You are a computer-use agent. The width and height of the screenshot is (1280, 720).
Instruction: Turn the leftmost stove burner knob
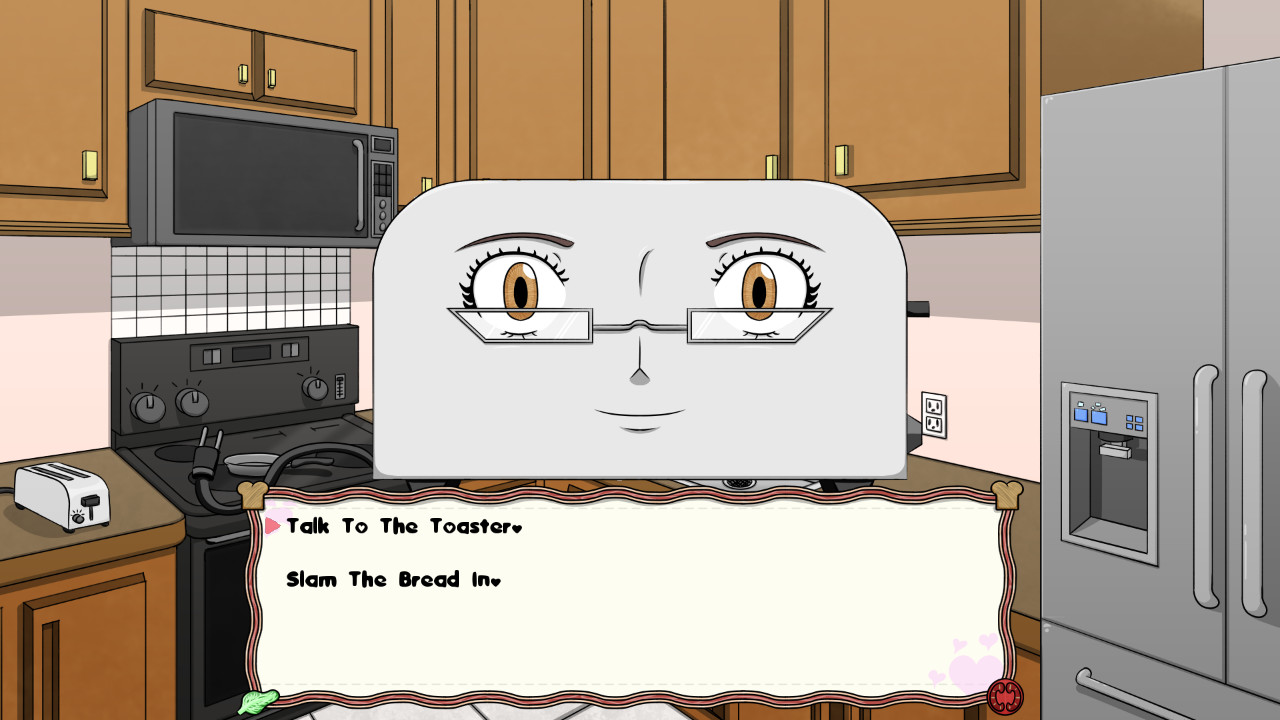point(150,410)
